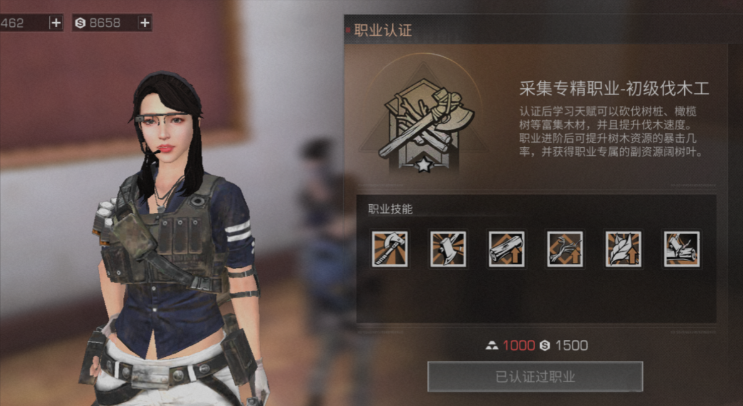Add more of the 8658 S-coin currency
743x406 pixels.
point(145,22)
